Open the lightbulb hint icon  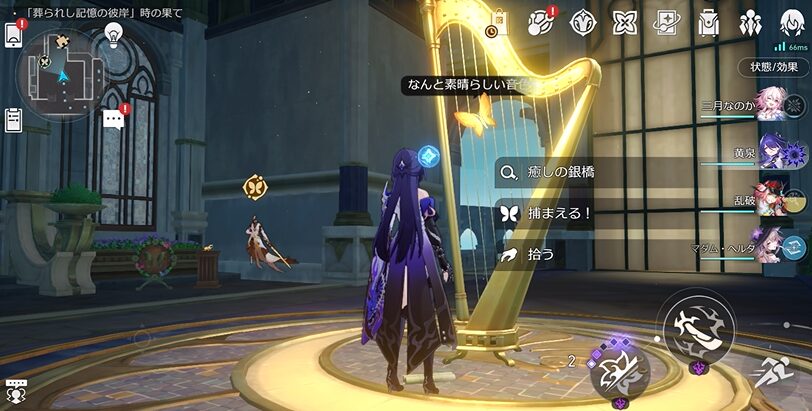click(x=114, y=36)
